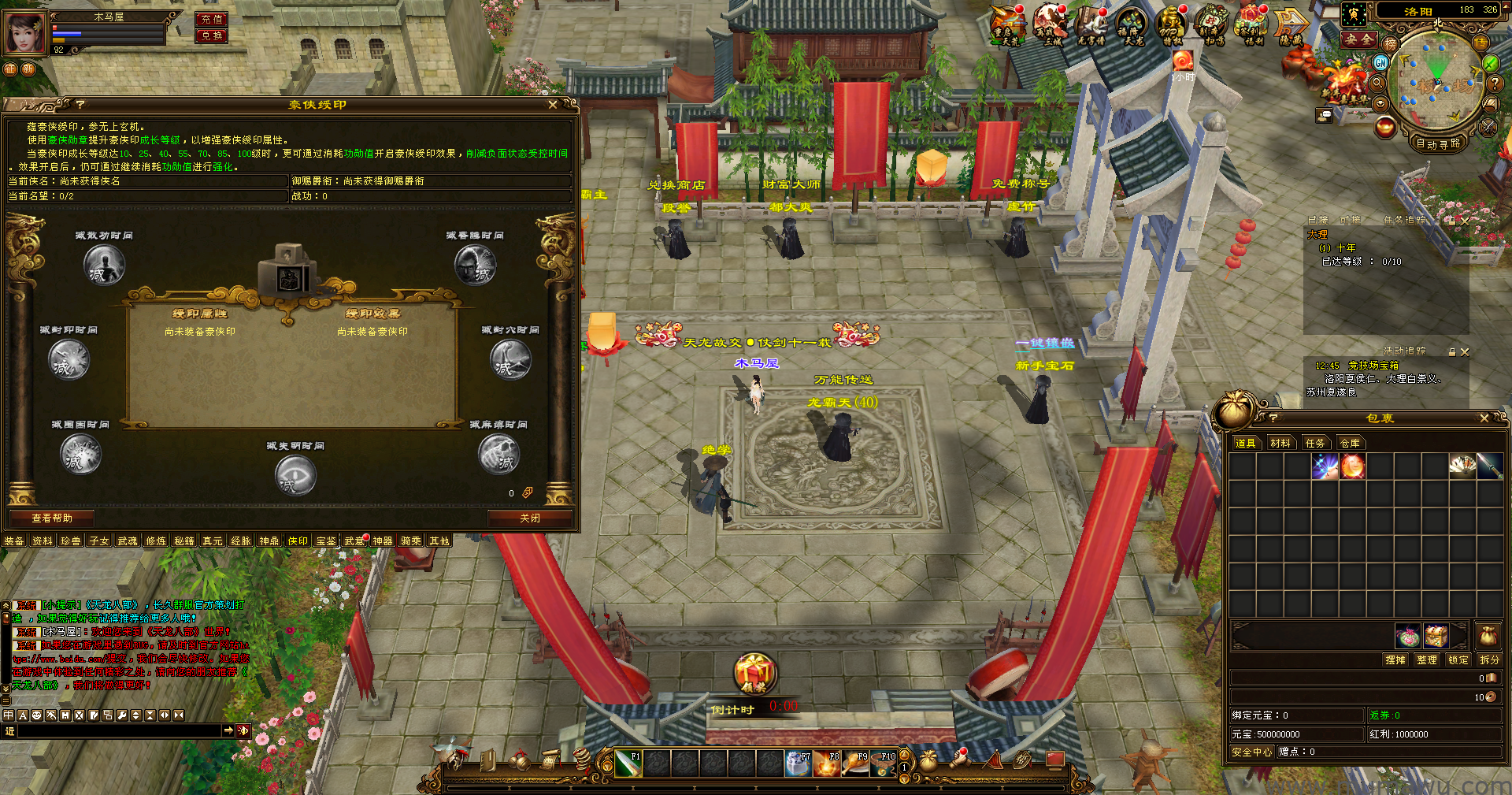Open 查看帮助 in the seal panel
This screenshot has width=1512, height=795.
coord(52,518)
